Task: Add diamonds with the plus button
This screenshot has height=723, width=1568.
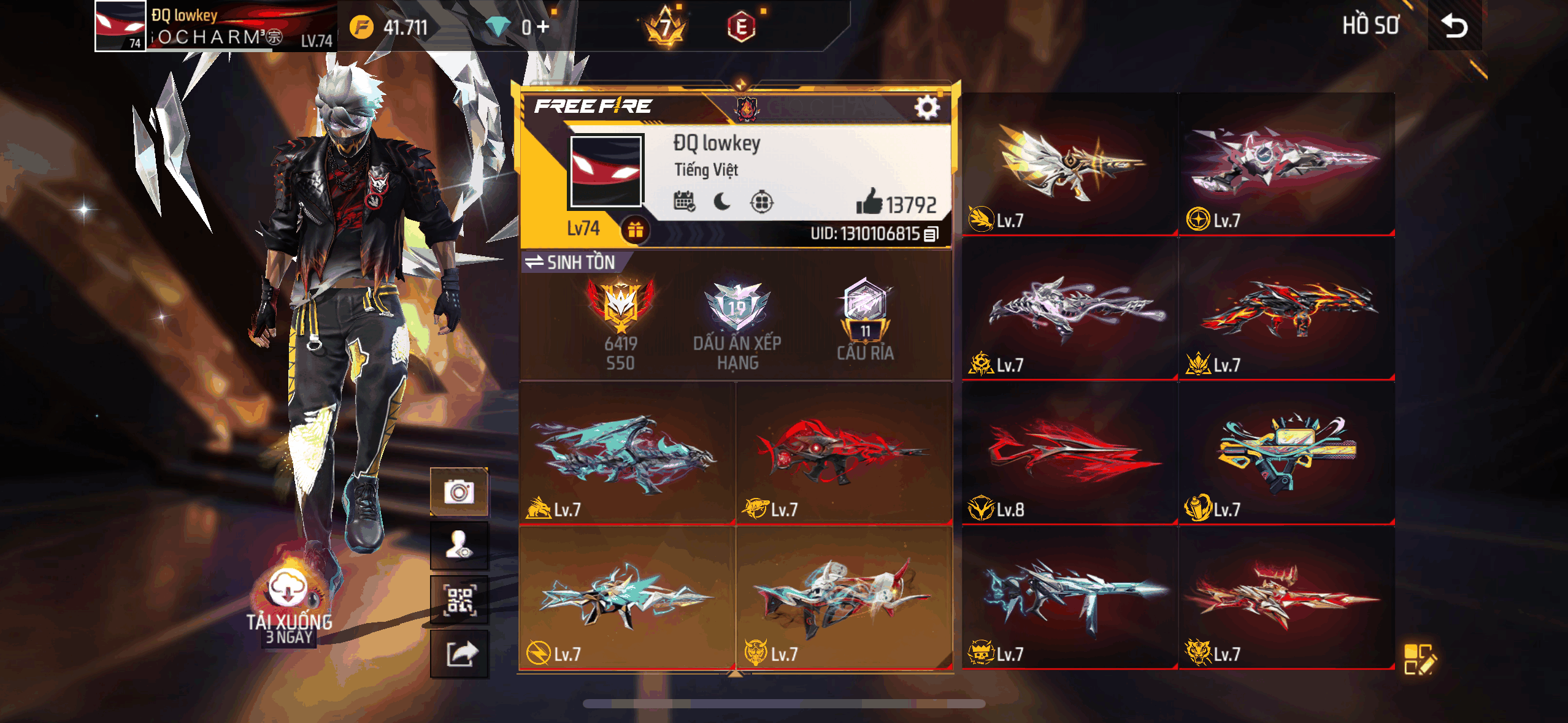Action: click(x=543, y=27)
